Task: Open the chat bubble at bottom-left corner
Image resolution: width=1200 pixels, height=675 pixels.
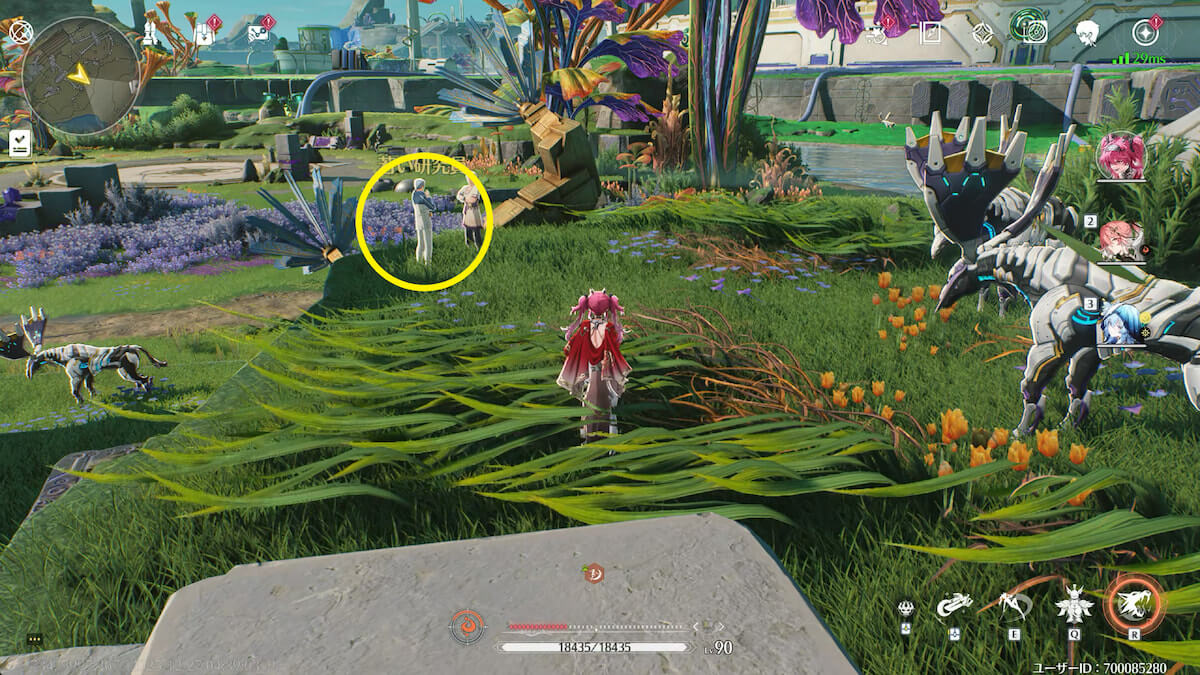Action: click(x=35, y=638)
